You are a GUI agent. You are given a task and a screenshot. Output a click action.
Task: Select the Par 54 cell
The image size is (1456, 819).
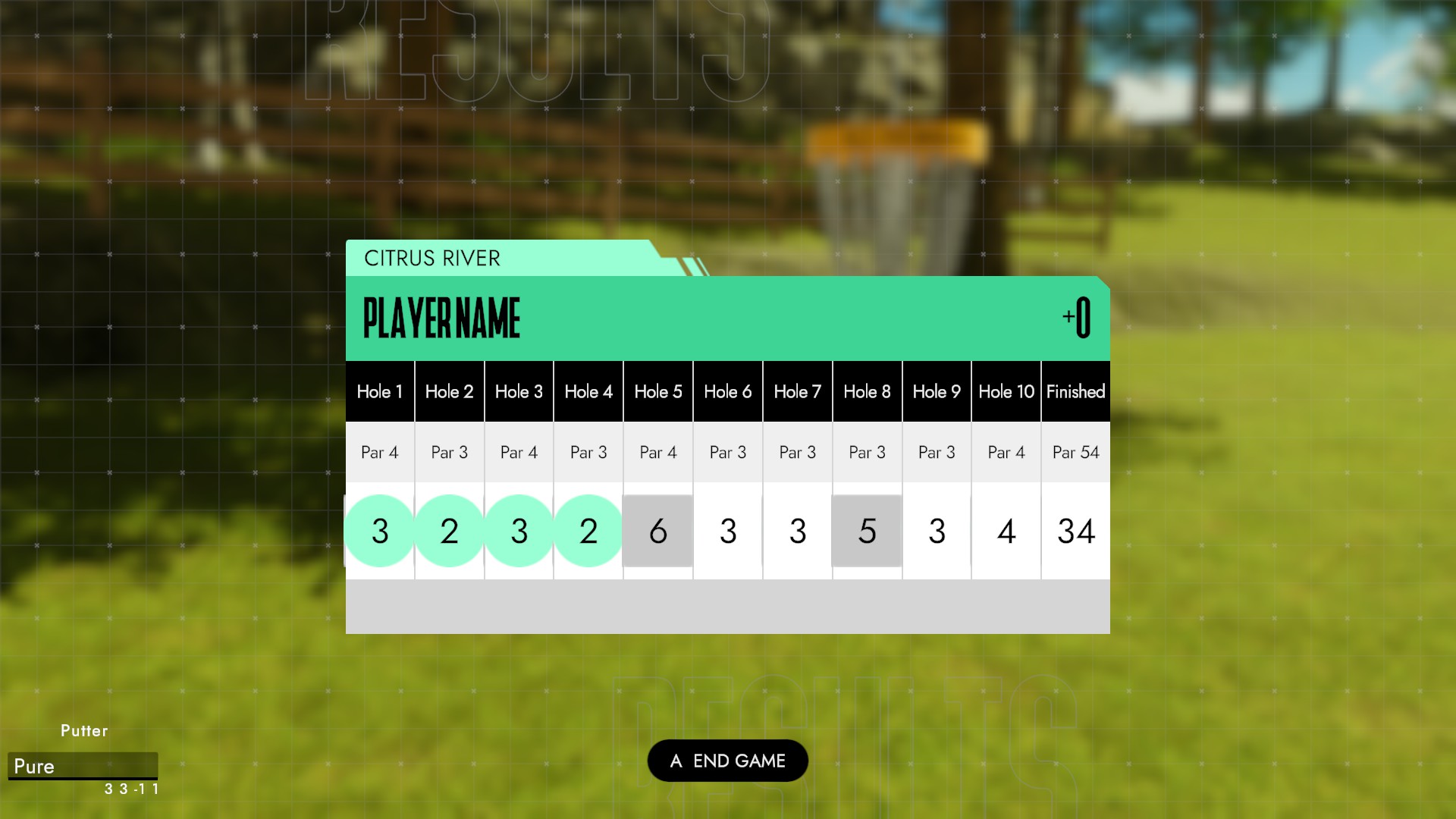click(x=1075, y=452)
